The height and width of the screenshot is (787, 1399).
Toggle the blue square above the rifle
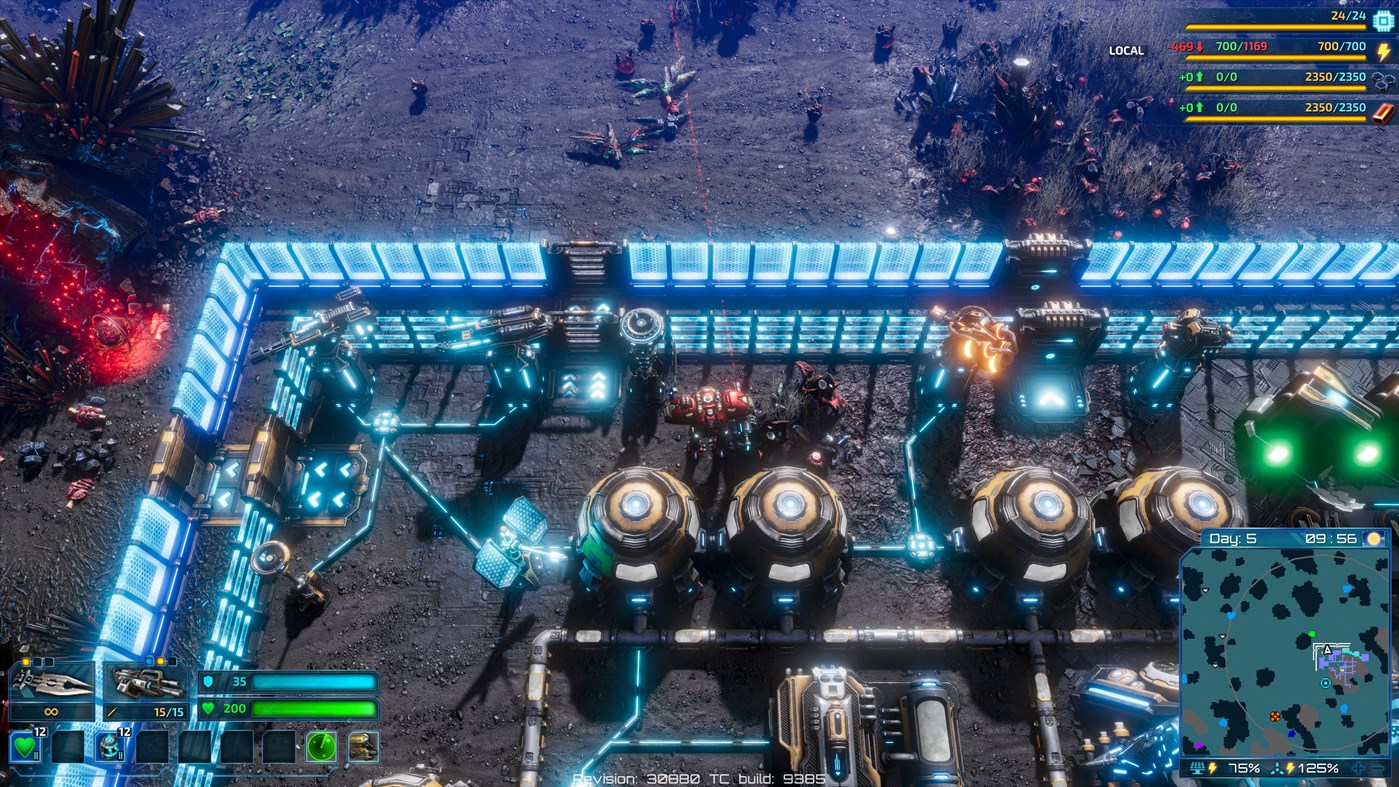tap(150, 661)
